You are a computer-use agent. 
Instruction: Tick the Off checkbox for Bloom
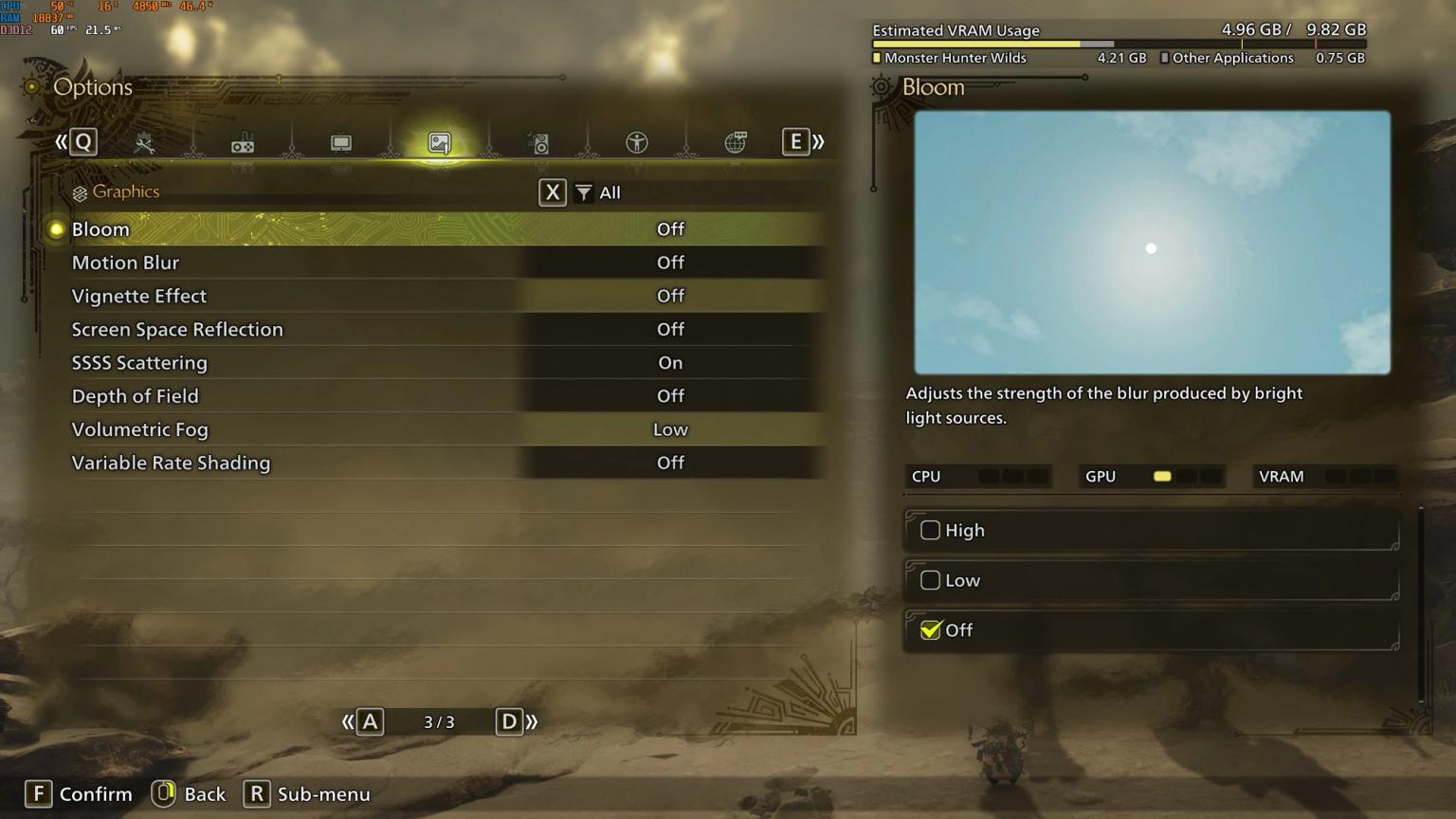point(931,630)
